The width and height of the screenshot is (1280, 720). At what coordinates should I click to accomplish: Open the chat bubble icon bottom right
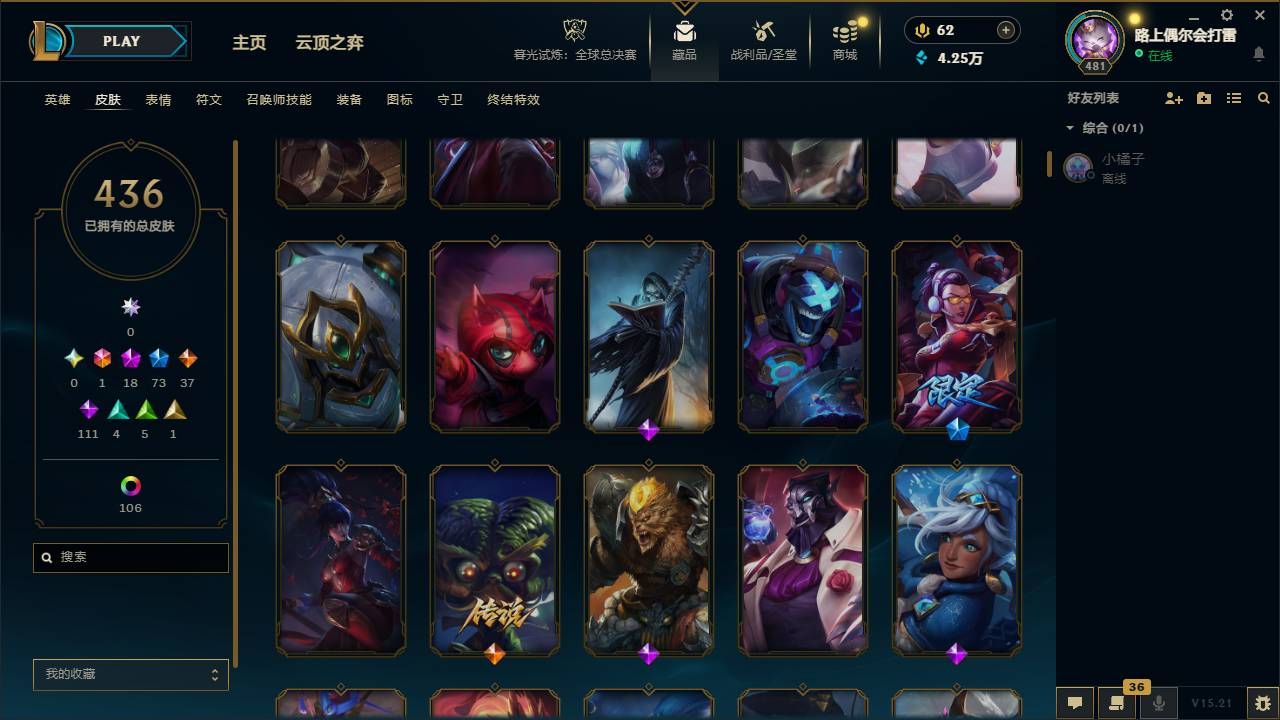coord(1075,703)
